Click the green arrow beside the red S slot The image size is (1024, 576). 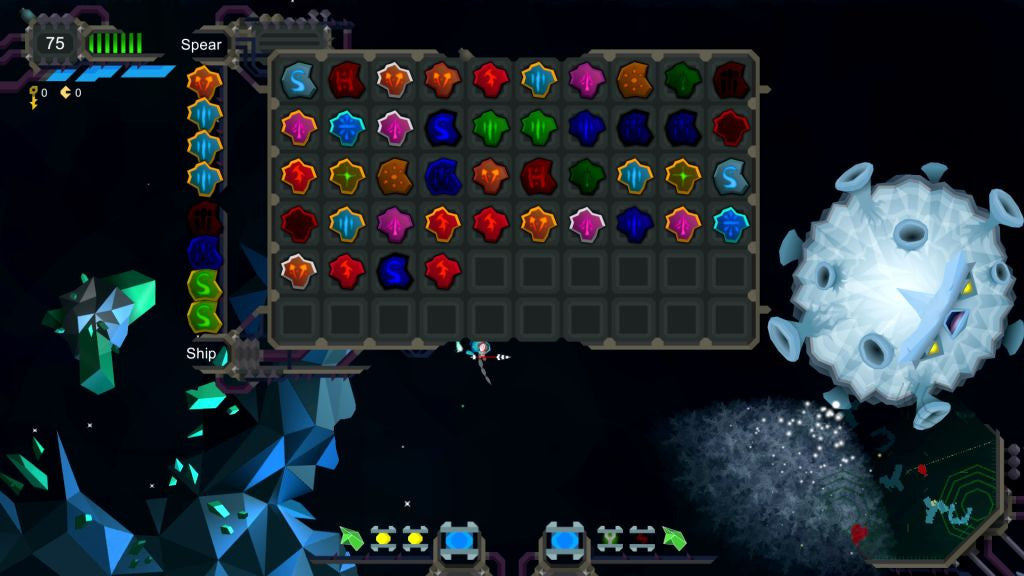(674, 539)
